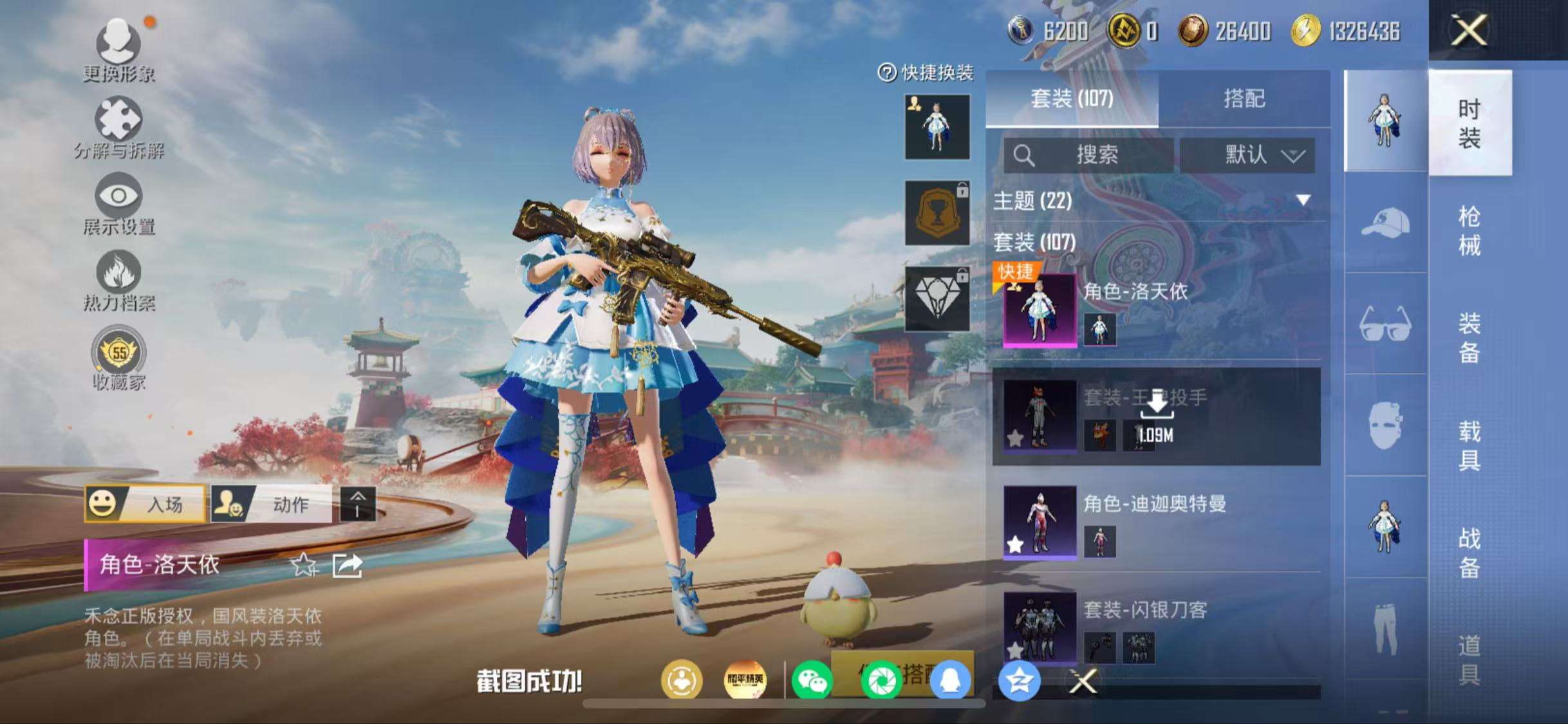Switch to the 搭配 tab
The width and height of the screenshot is (1568, 724).
pyautogui.click(x=1249, y=98)
